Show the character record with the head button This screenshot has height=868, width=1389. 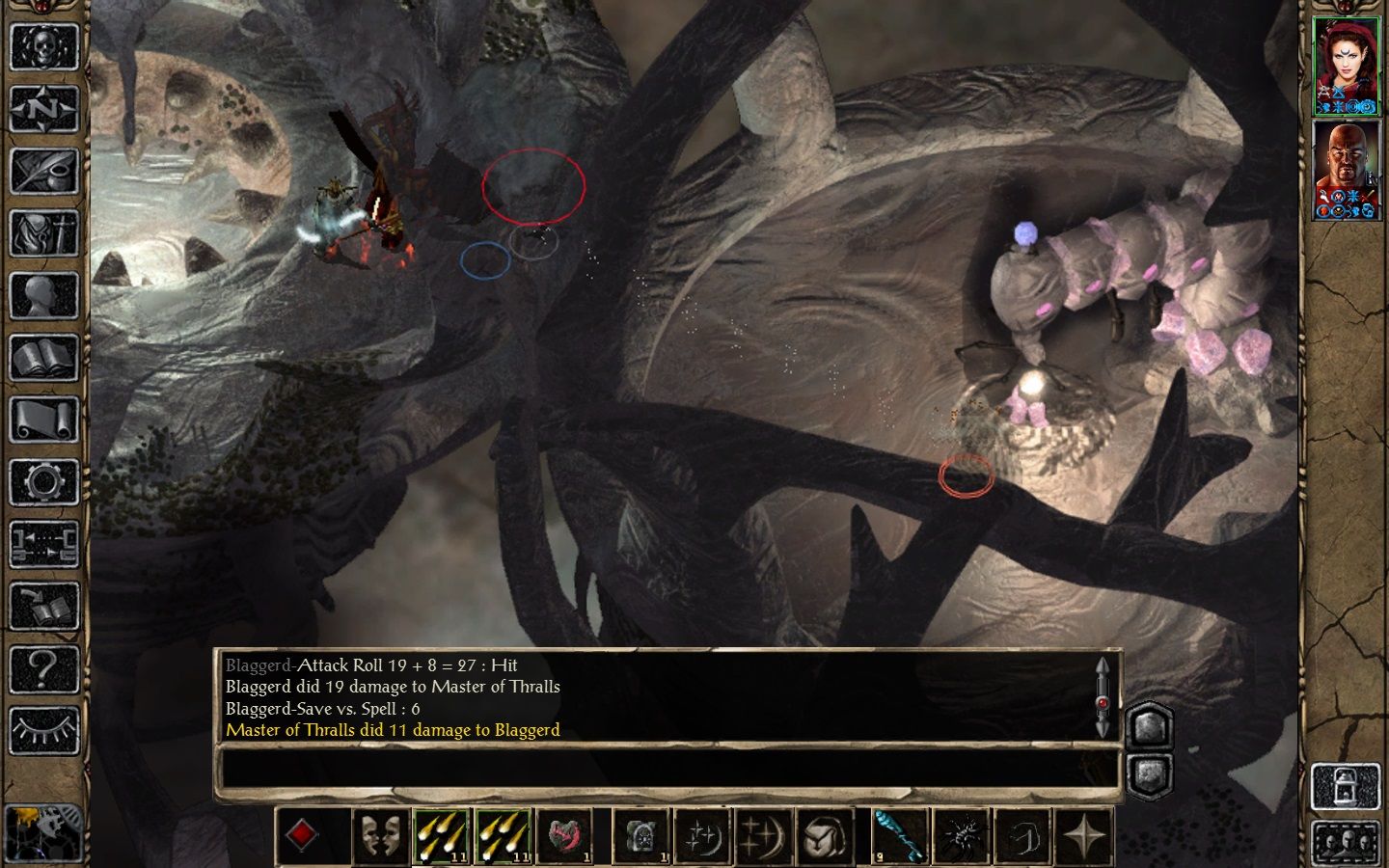43,296
